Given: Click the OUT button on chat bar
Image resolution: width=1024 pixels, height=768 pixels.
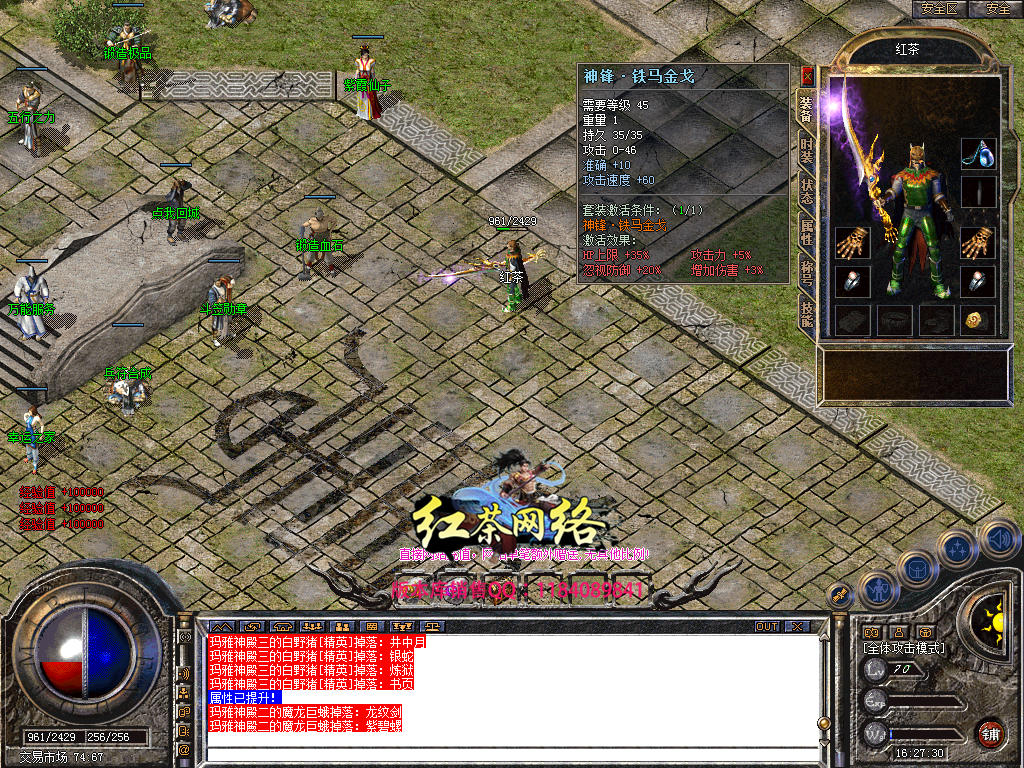Looking at the screenshot, I should (x=766, y=626).
